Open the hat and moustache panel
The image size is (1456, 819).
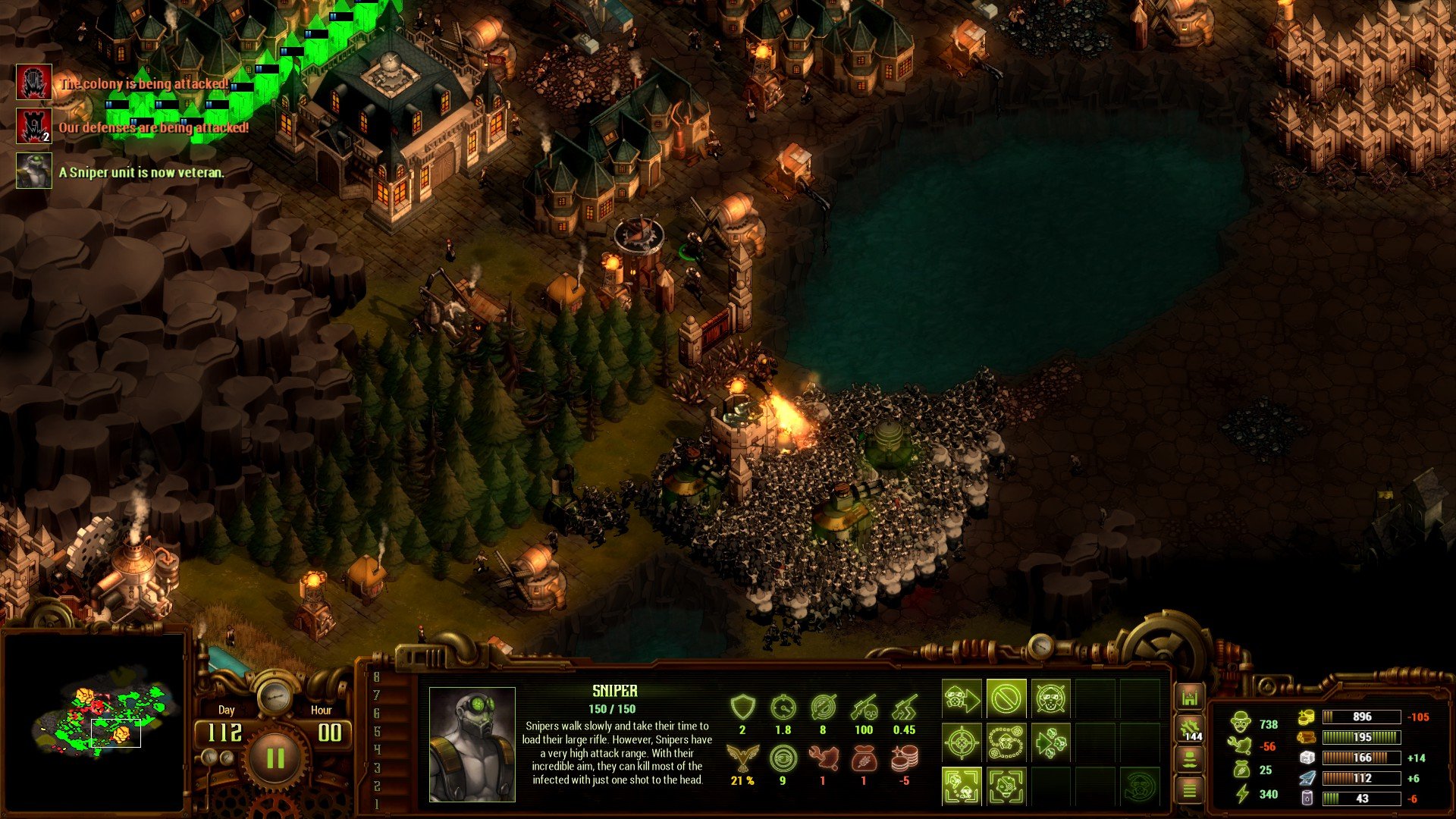click(1189, 759)
